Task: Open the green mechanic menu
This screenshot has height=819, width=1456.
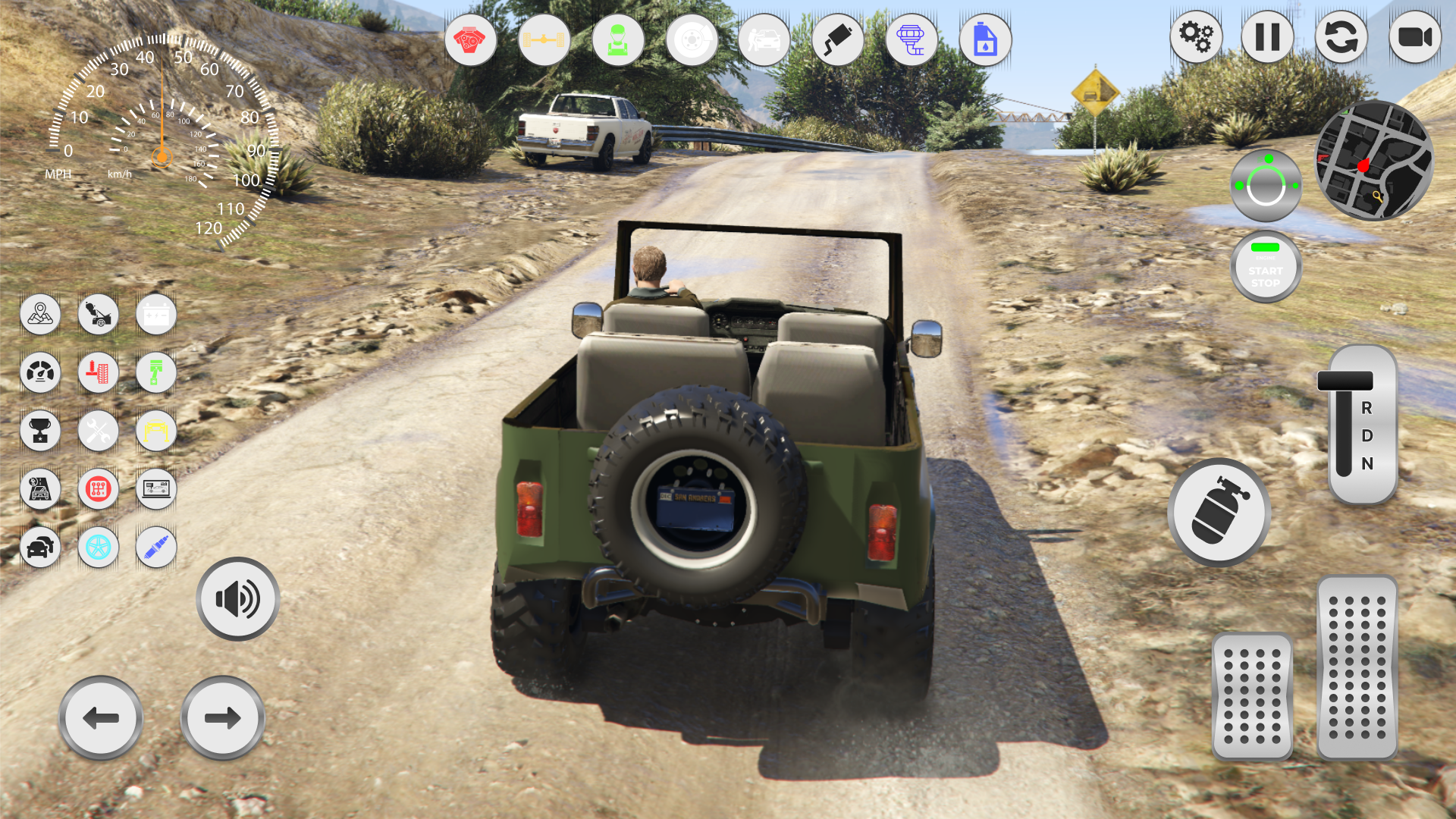Action: coord(618,39)
